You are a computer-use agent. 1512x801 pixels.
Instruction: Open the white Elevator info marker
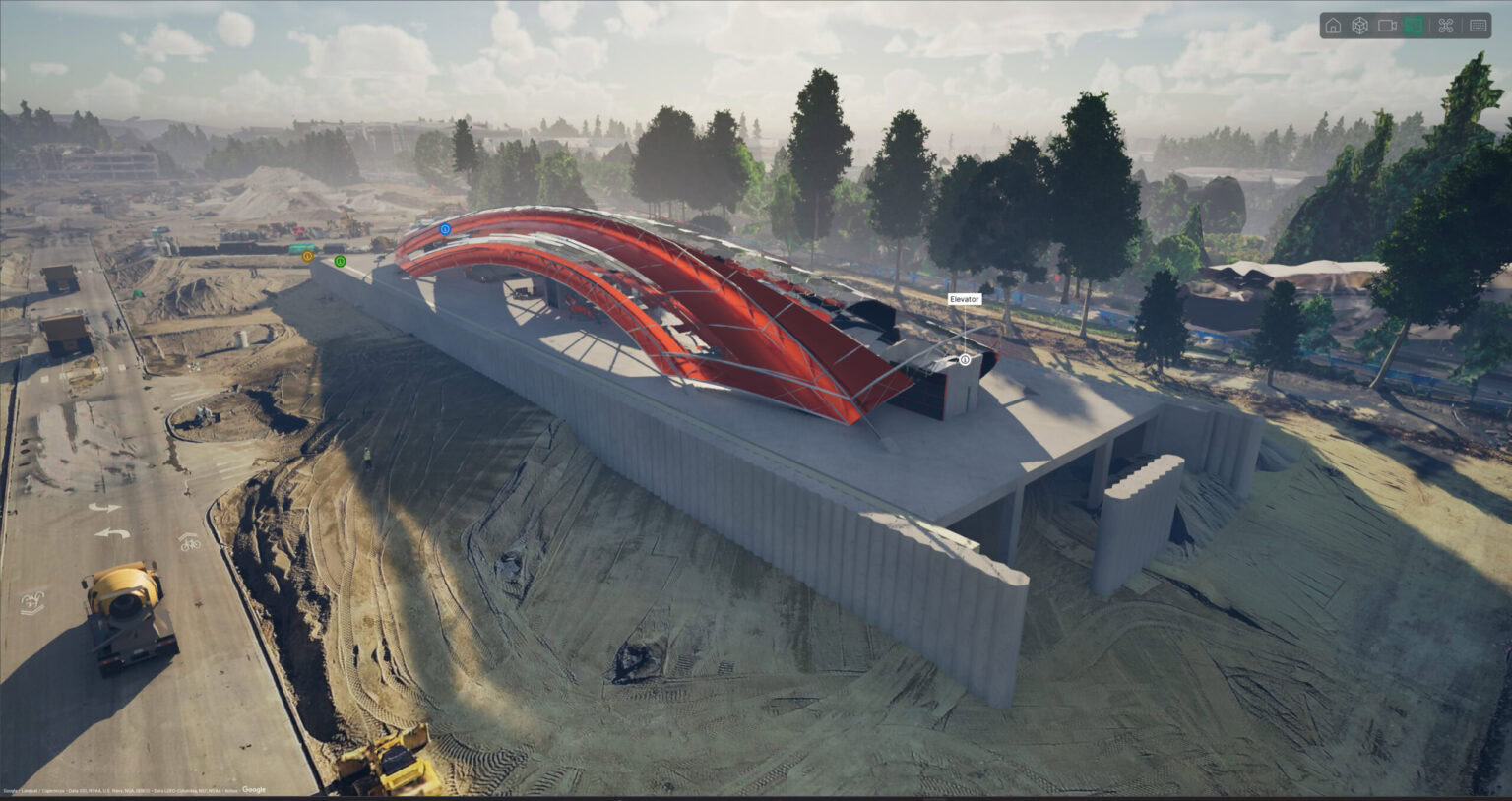[x=965, y=360]
